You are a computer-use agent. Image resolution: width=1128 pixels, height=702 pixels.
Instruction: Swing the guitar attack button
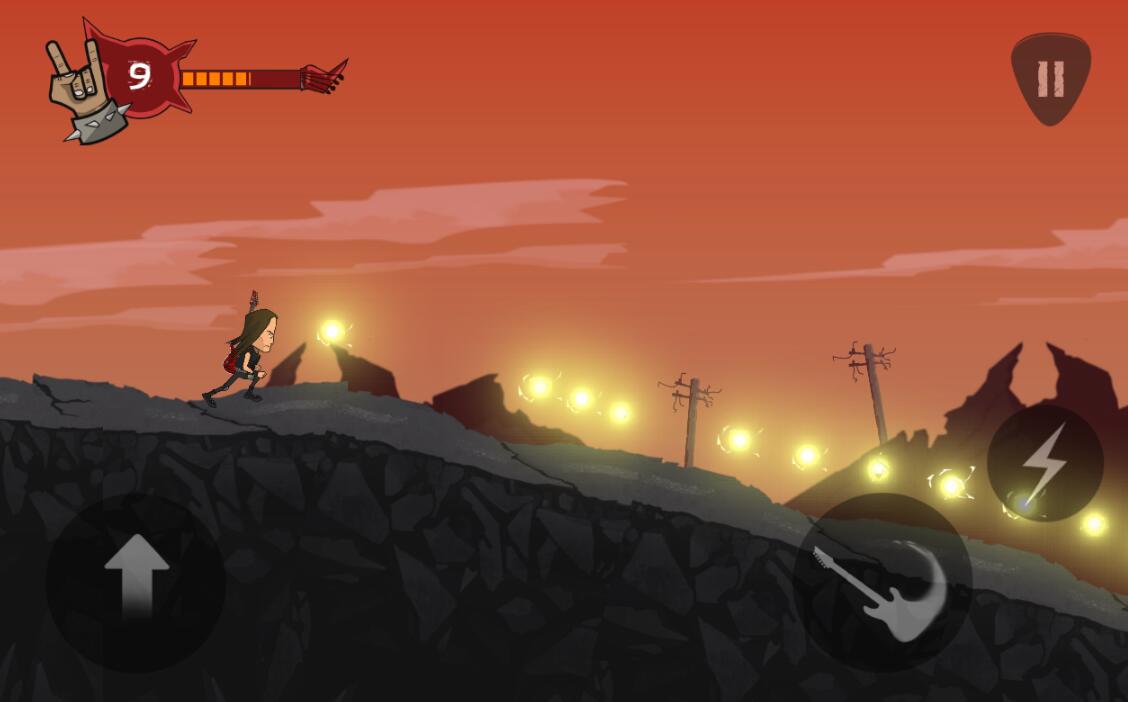882,583
